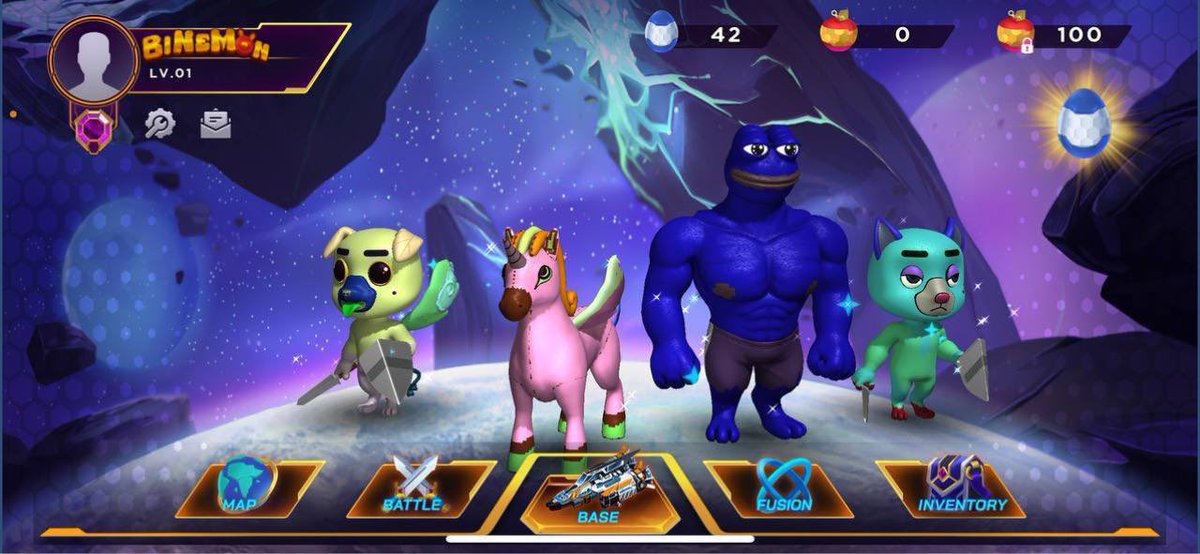1200x554 pixels.
Task: Select the Base spaceship button
Action: click(598, 493)
